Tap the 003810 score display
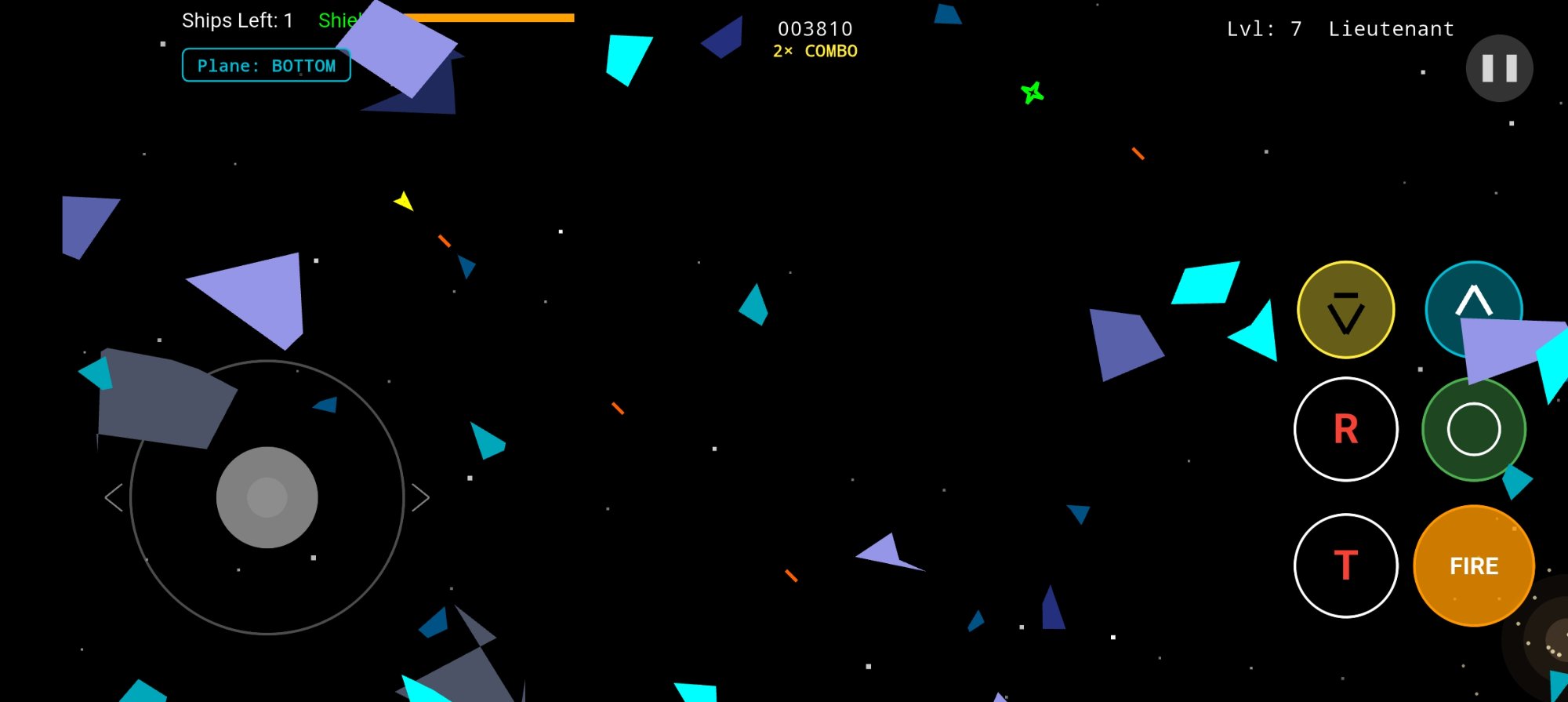Image resolution: width=1568 pixels, height=702 pixels. [815, 28]
